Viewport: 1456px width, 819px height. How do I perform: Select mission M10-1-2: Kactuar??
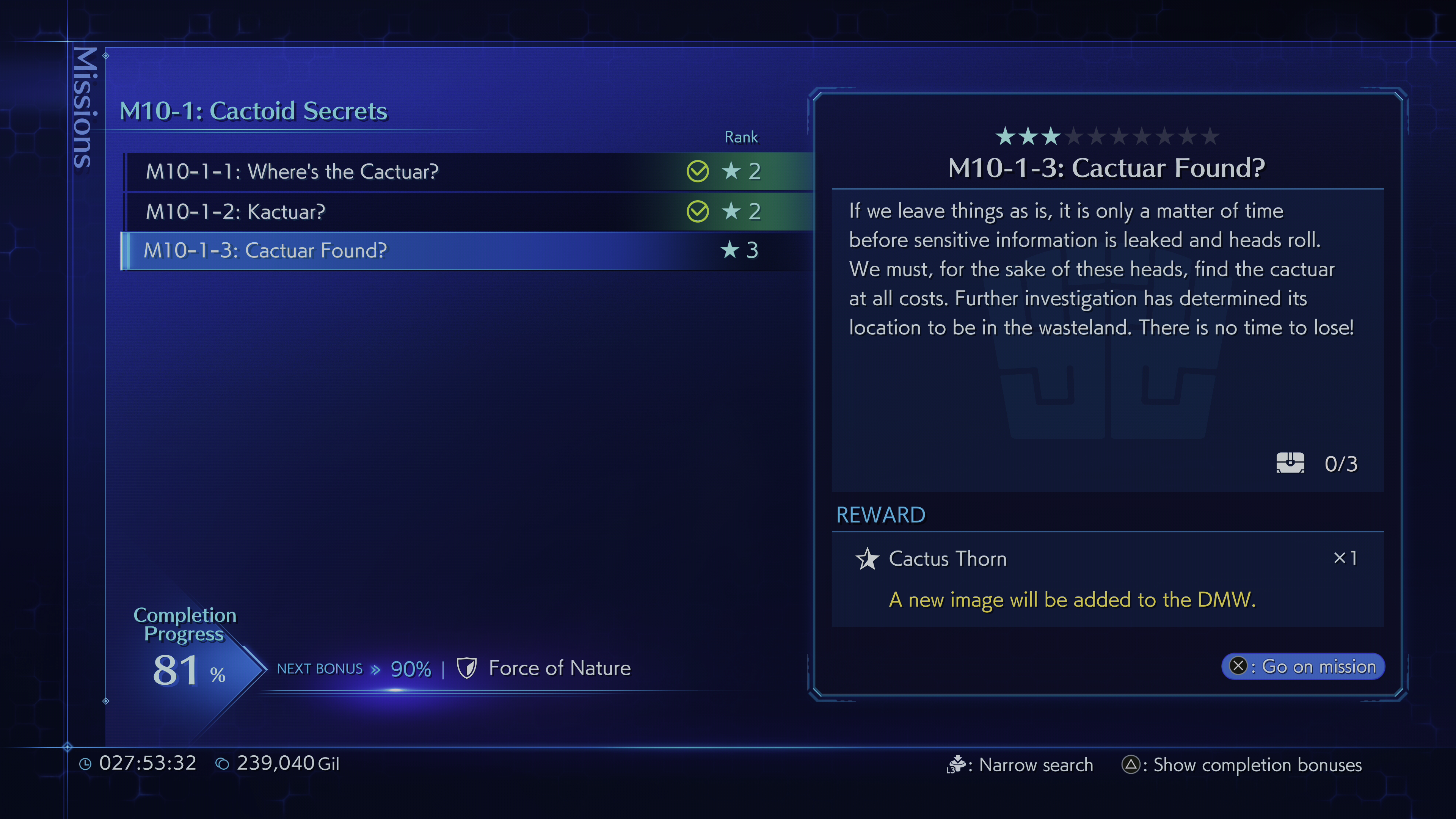[235, 212]
